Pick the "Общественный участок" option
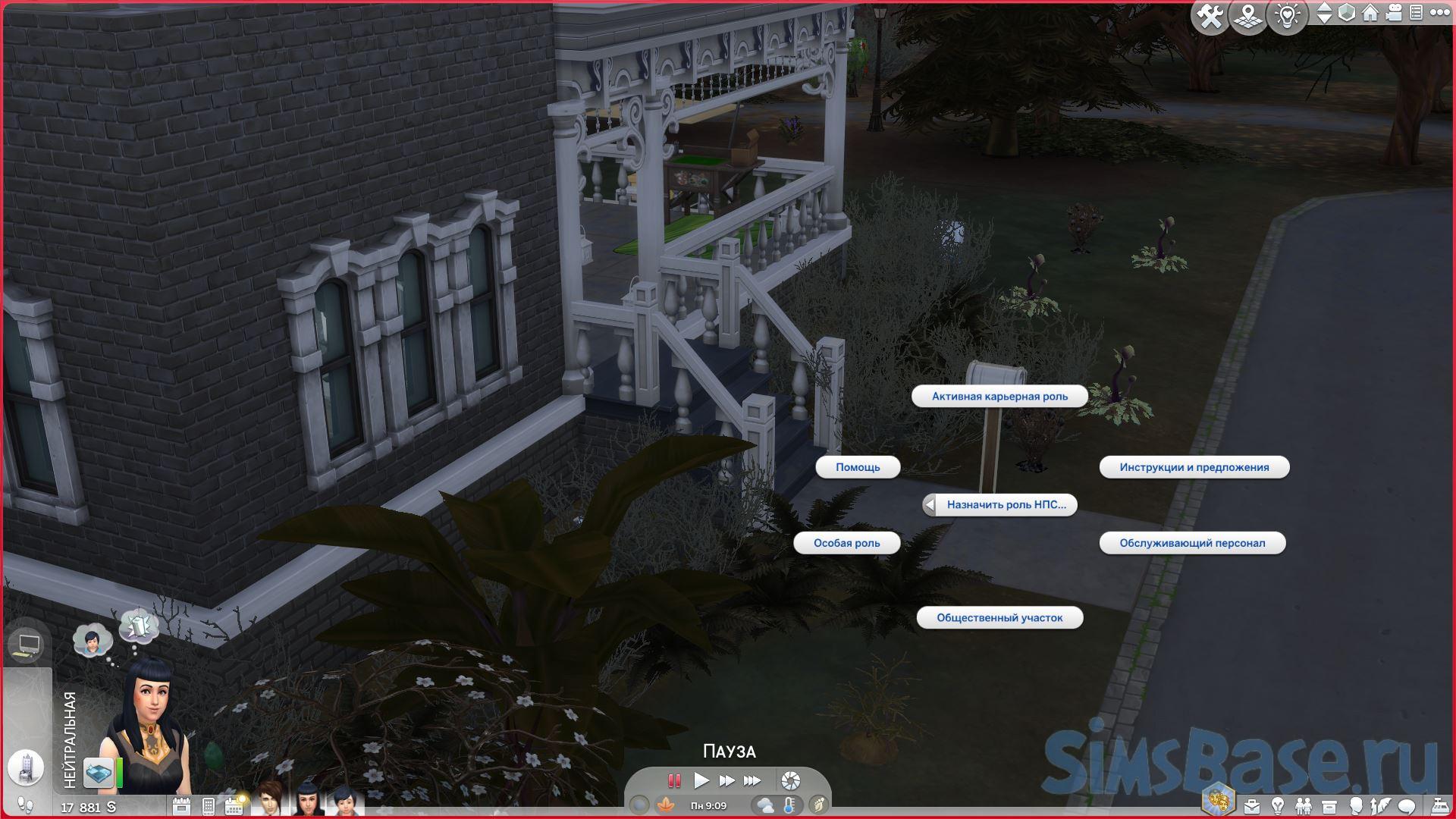The image size is (1456, 819). click(x=999, y=618)
